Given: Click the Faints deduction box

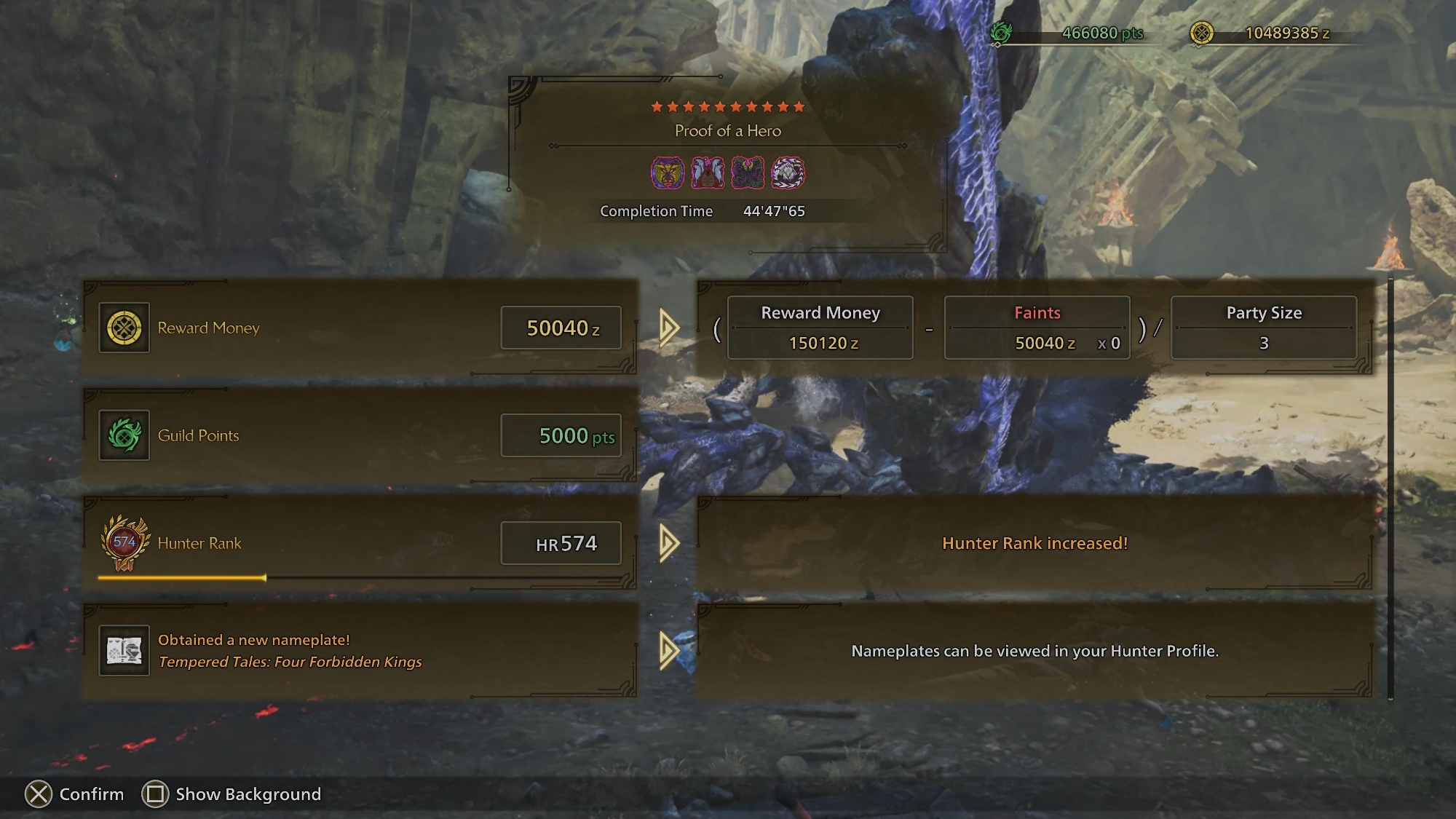Looking at the screenshot, I should coord(1037,328).
